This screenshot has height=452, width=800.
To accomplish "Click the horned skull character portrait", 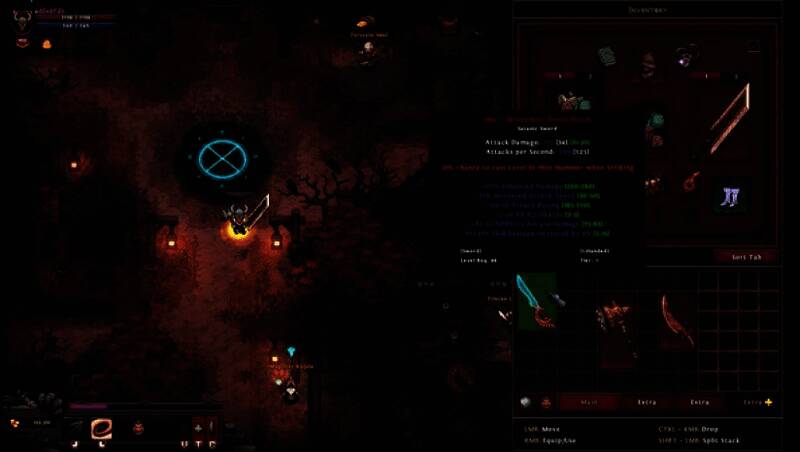I will pos(21,16).
